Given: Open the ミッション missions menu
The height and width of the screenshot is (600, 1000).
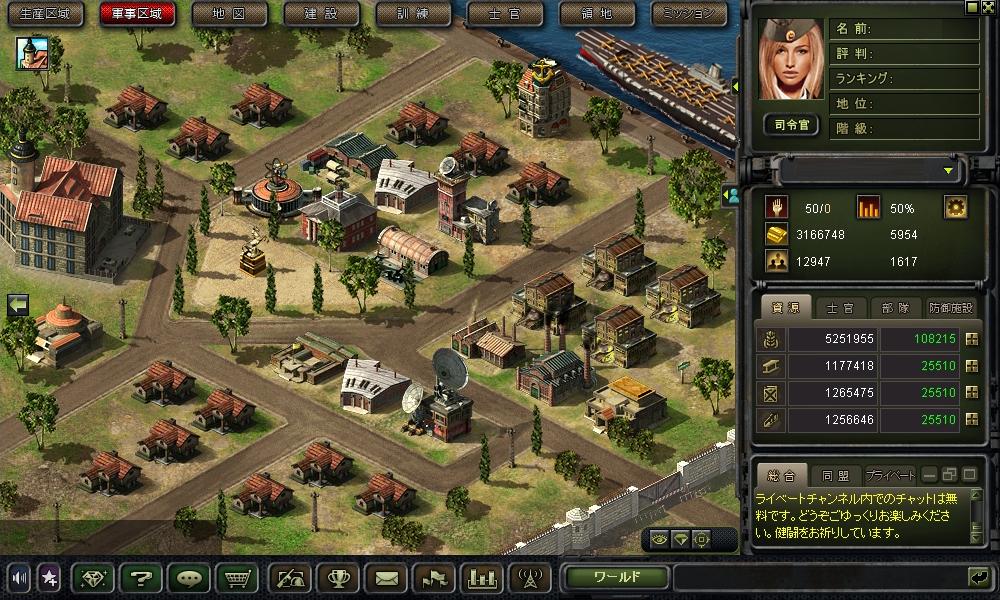Looking at the screenshot, I should (690, 14).
